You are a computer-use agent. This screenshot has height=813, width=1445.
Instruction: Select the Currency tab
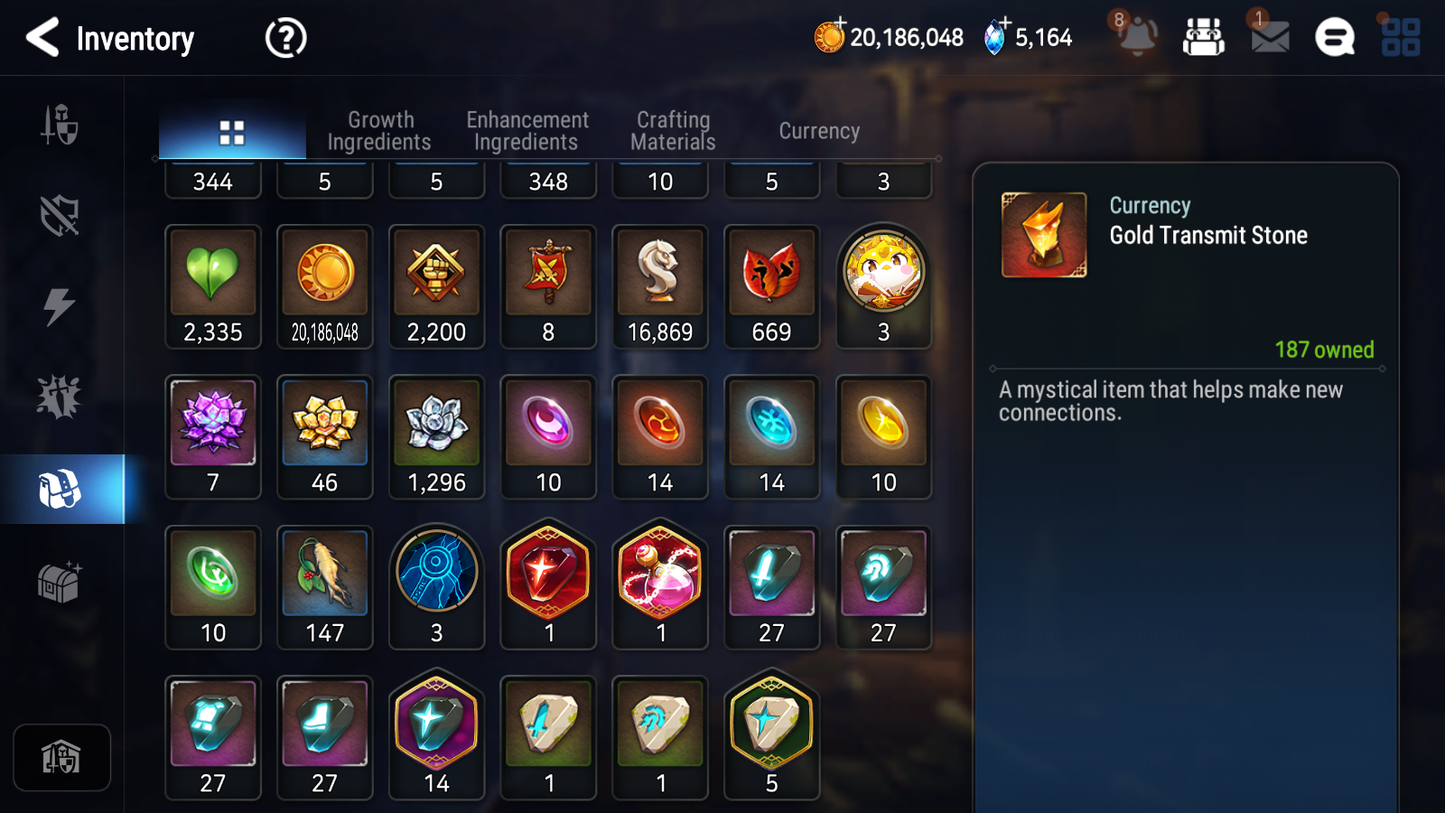(819, 131)
